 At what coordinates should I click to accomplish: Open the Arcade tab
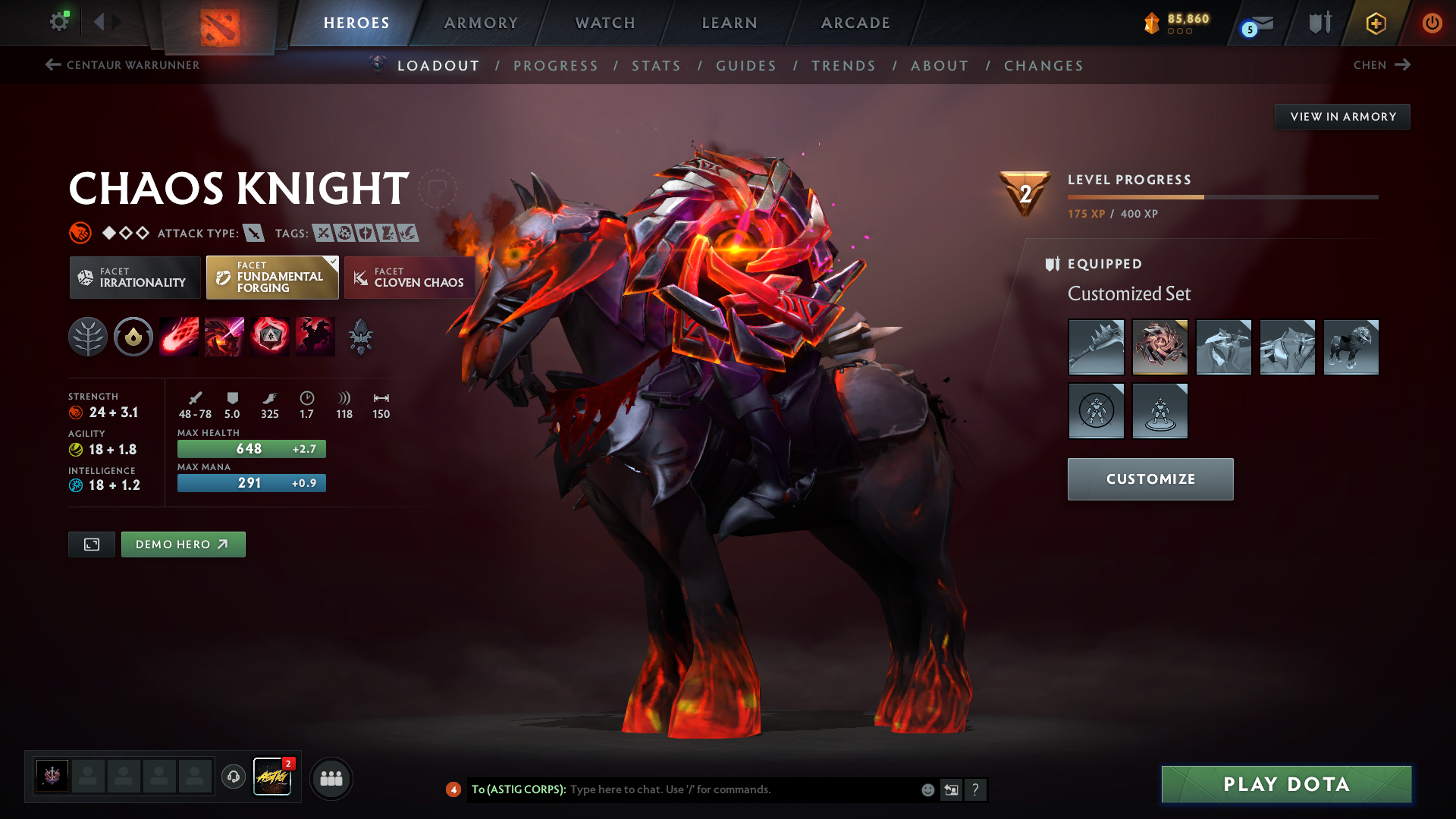(855, 23)
